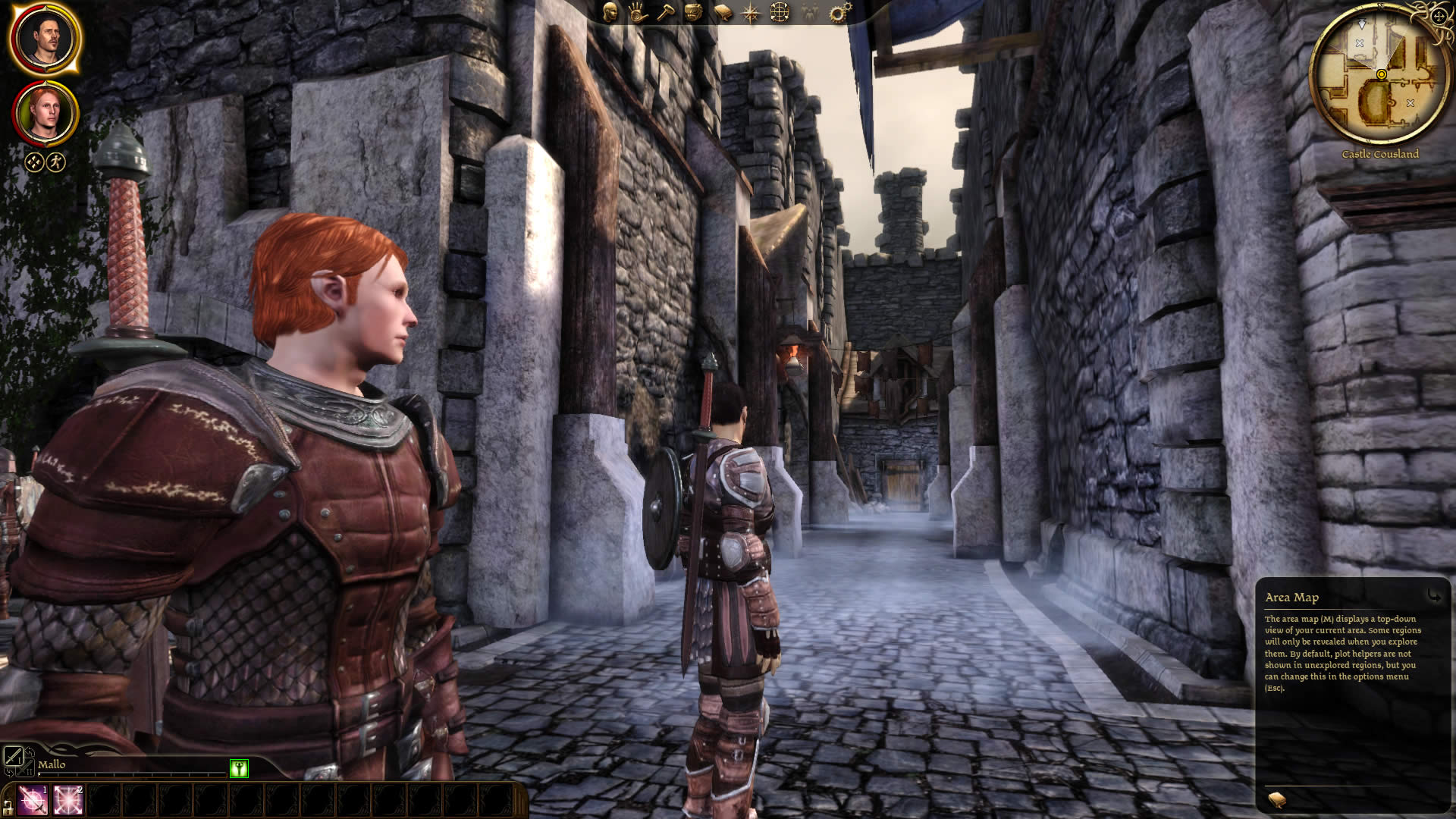Open the gear options menu
The height and width of the screenshot is (819, 1456).
pyautogui.click(x=840, y=12)
